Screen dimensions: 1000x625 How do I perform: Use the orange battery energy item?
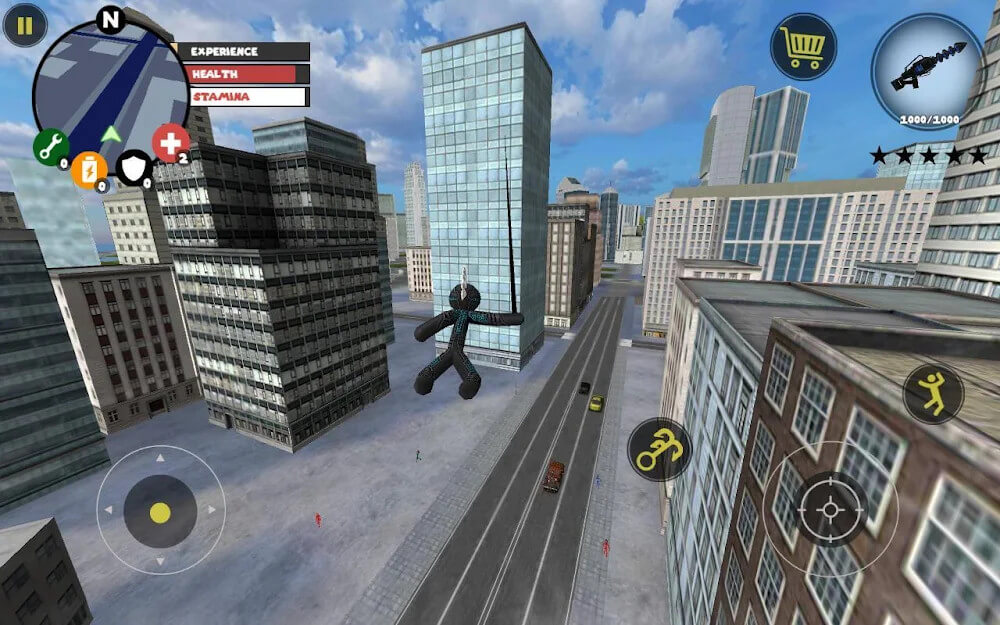click(x=89, y=168)
